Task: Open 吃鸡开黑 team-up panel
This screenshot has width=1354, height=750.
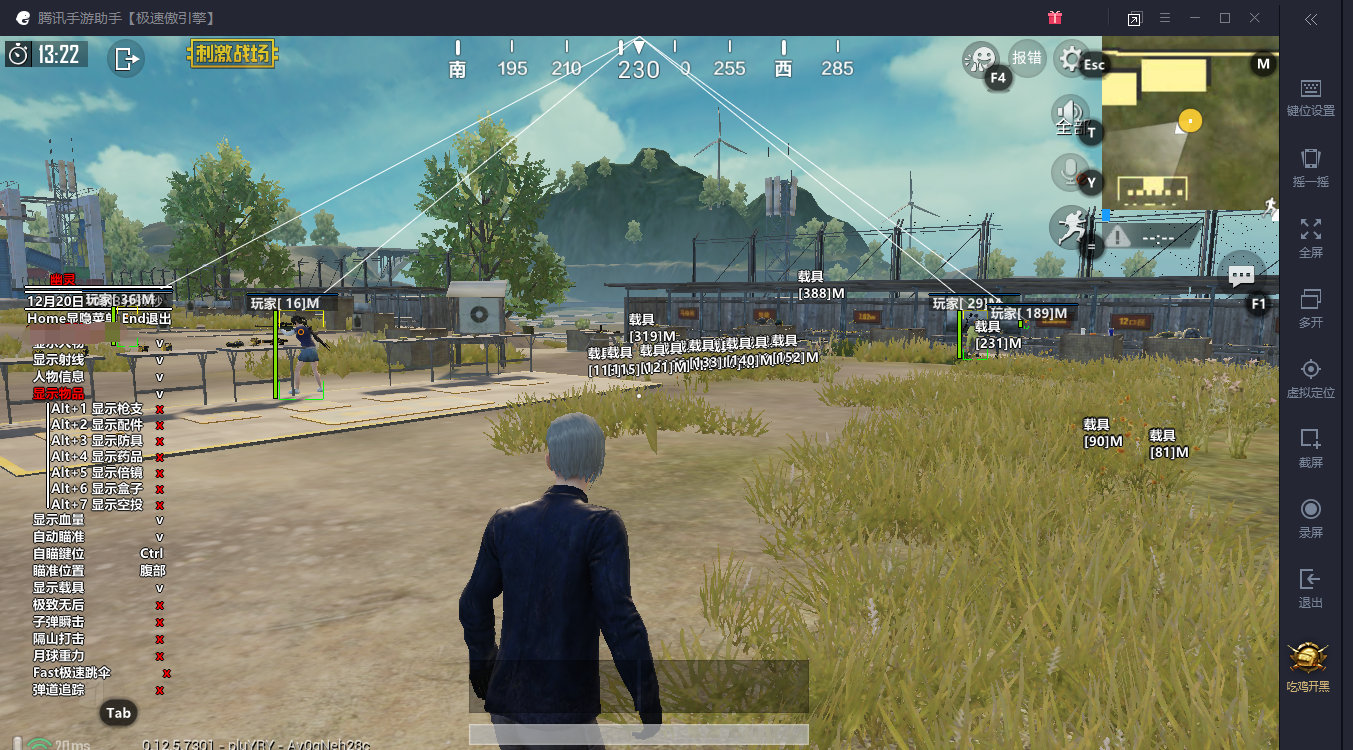Action: pyautogui.click(x=1310, y=667)
